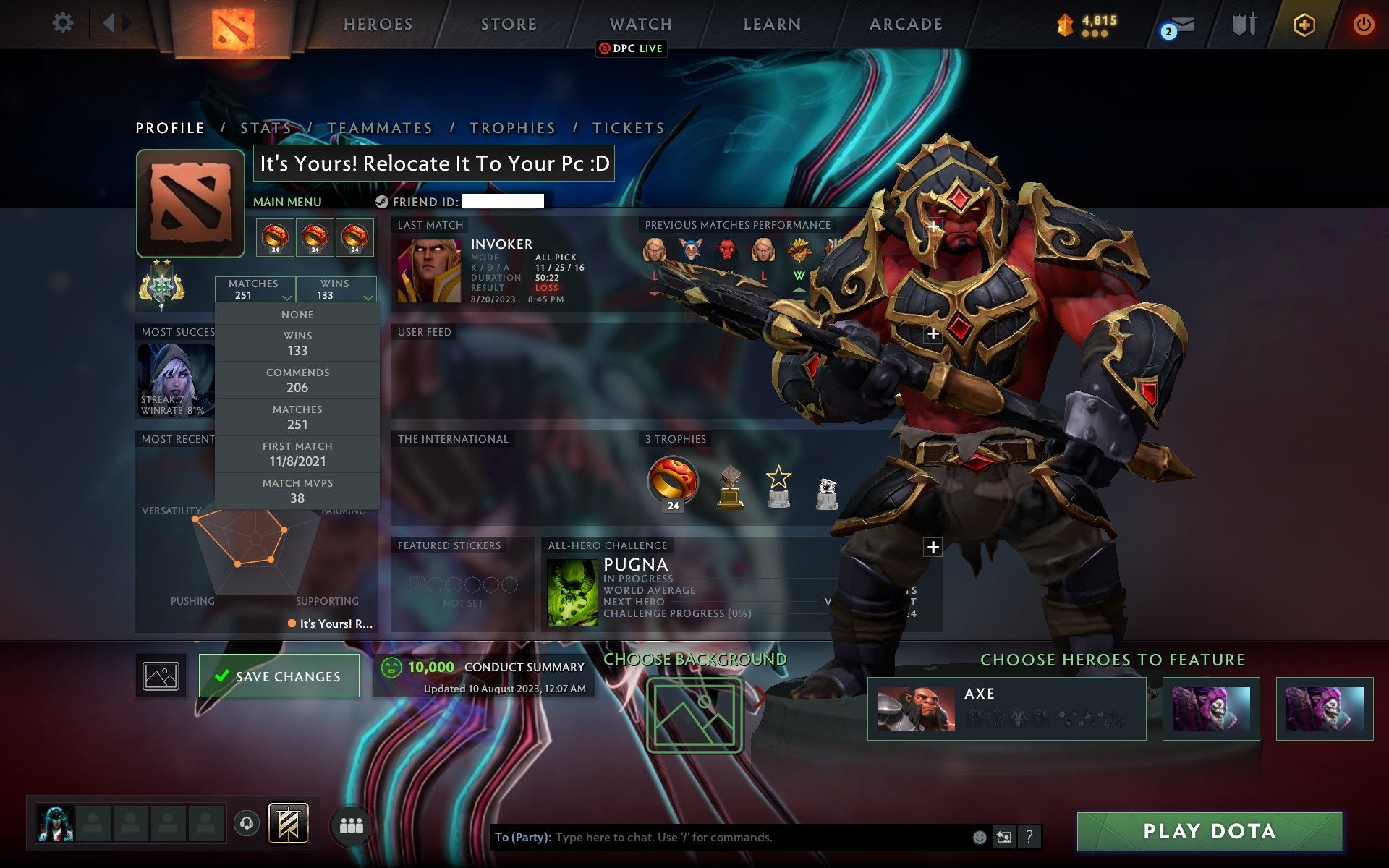Click the power button icon
The height and width of the screenshot is (868, 1389).
[x=1363, y=23]
